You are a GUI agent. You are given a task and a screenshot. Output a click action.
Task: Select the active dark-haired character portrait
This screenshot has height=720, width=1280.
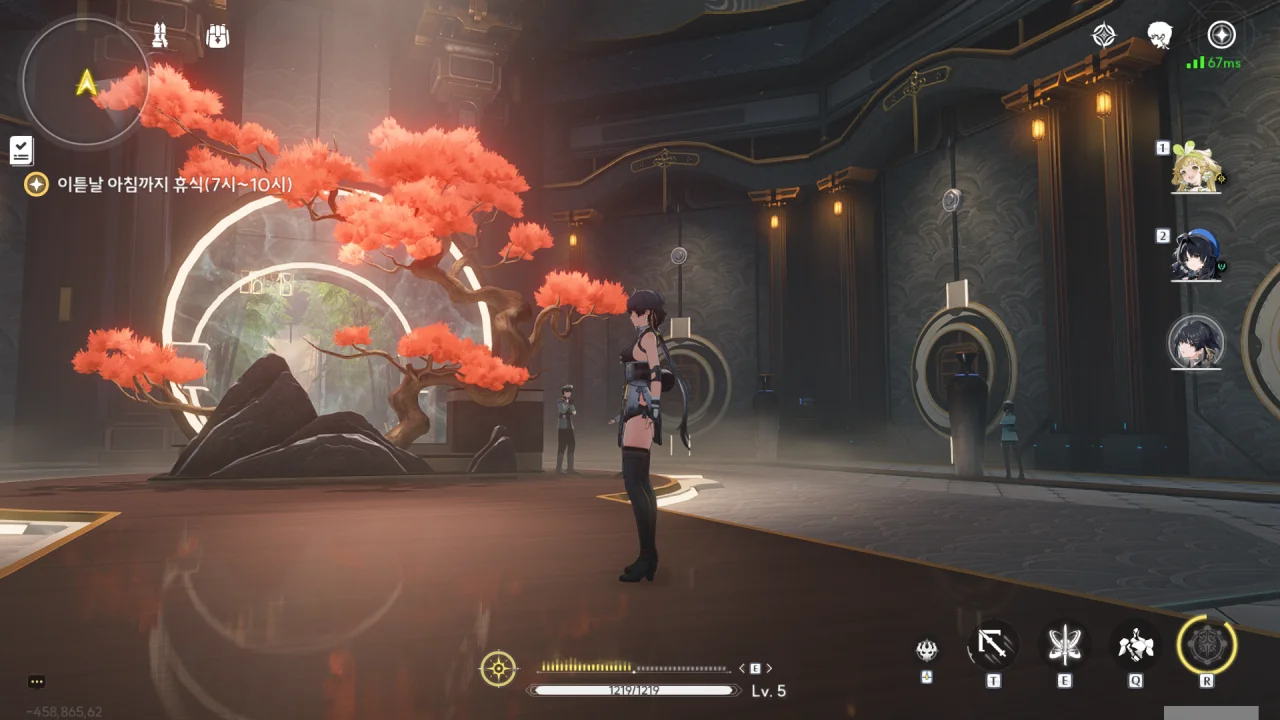point(1196,342)
